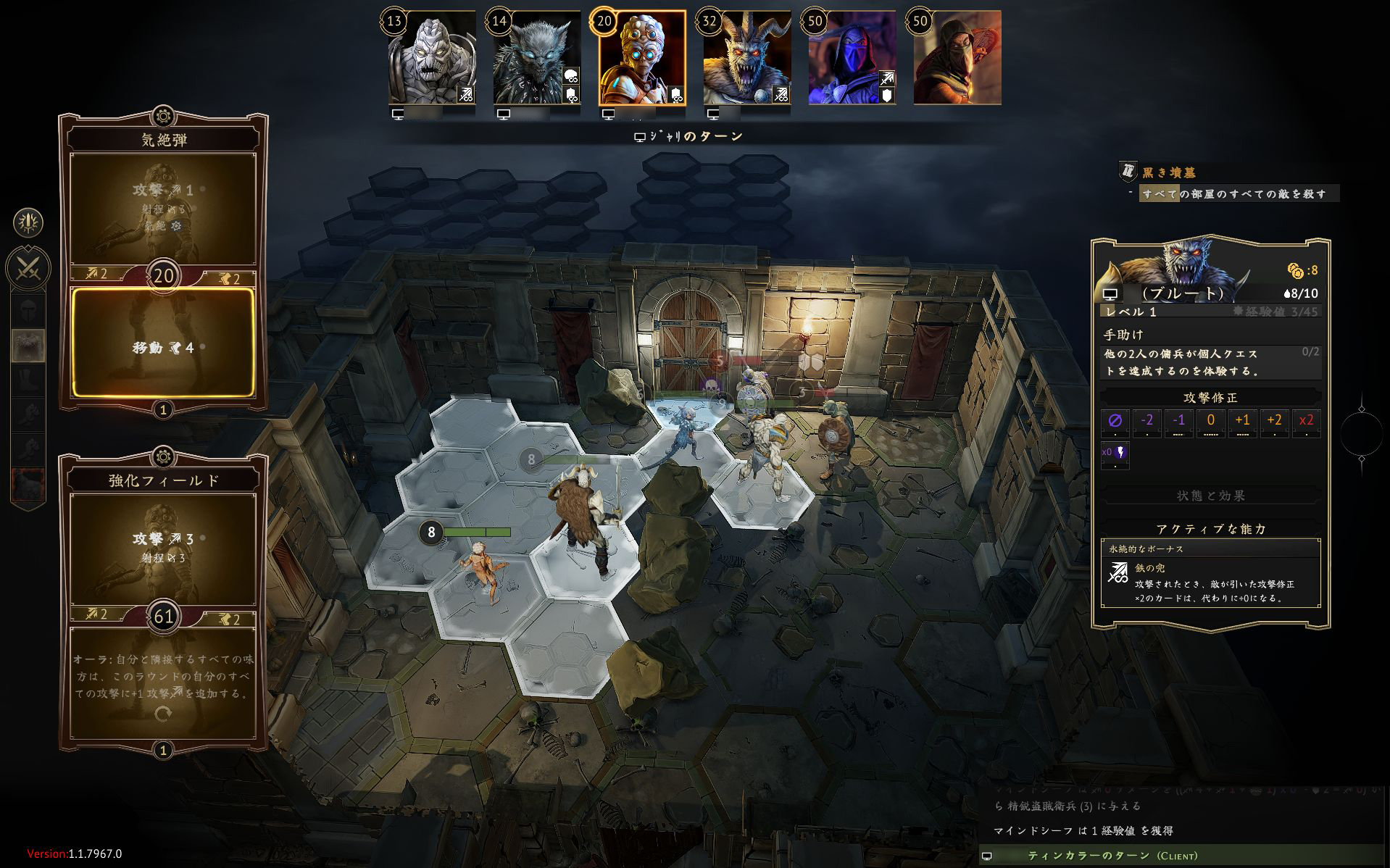
Task: Click the 鉄の兜 active bonus entry
Action: coord(1210,583)
